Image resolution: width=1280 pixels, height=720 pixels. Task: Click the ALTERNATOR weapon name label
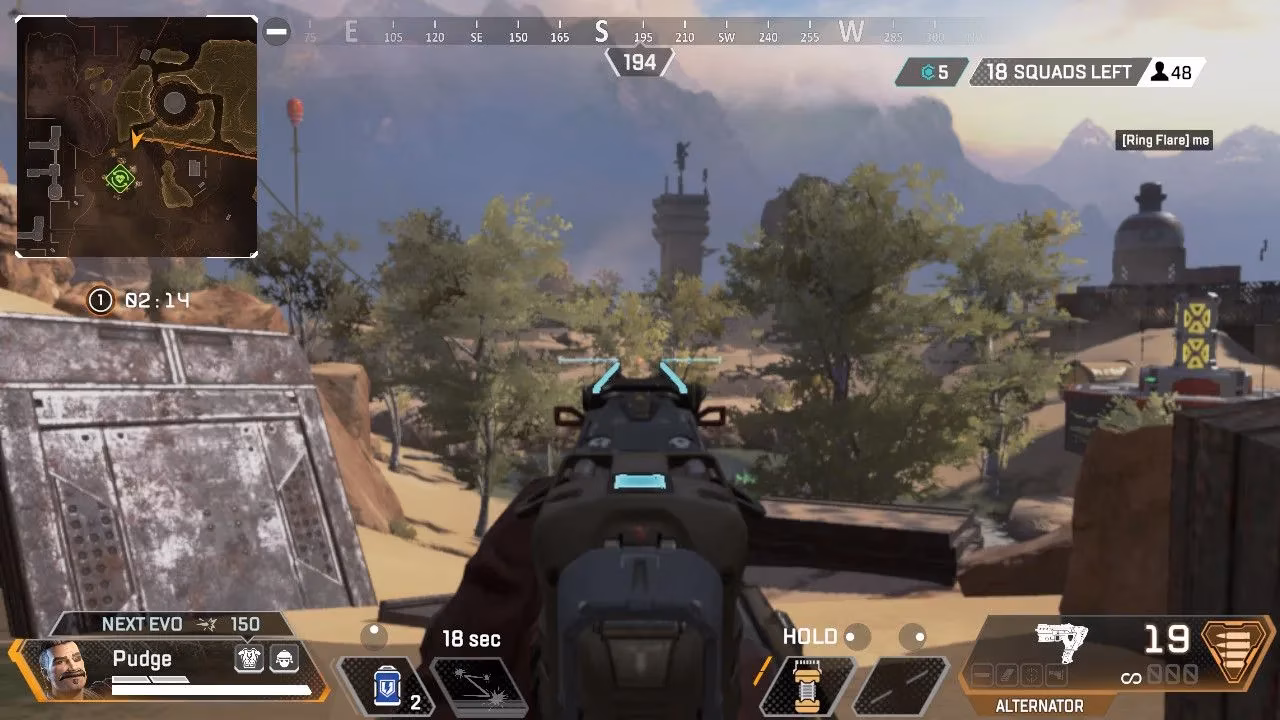1042,704
